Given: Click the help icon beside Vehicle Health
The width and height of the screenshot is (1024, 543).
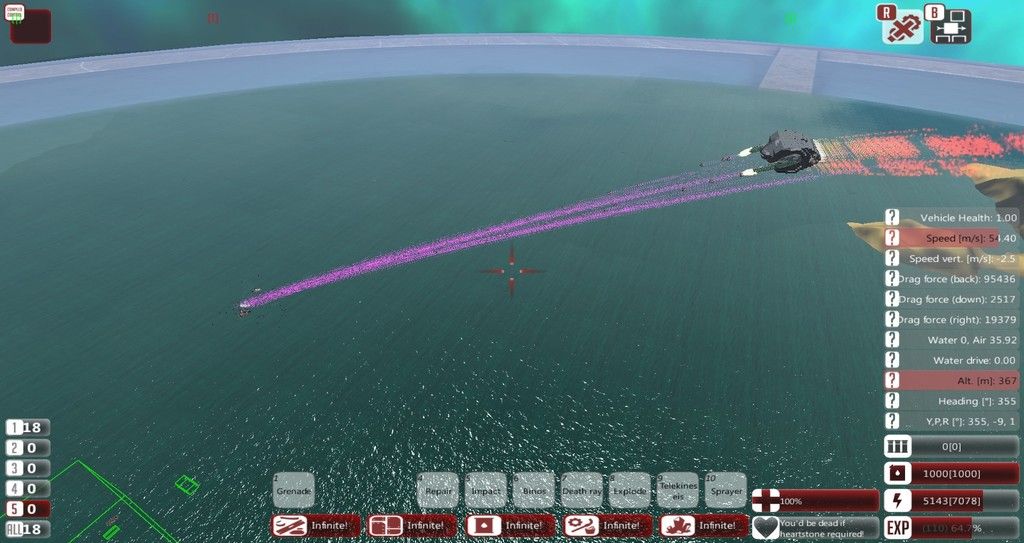Looking at the screenshot, I should click(x=892, y=218).
